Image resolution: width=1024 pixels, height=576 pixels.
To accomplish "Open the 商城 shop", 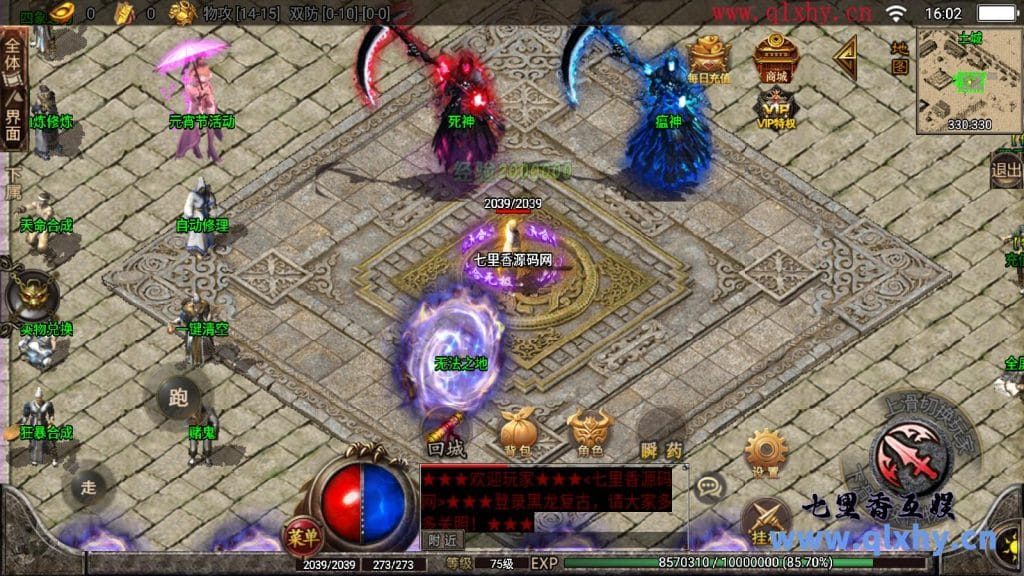I will pos(774,58).
